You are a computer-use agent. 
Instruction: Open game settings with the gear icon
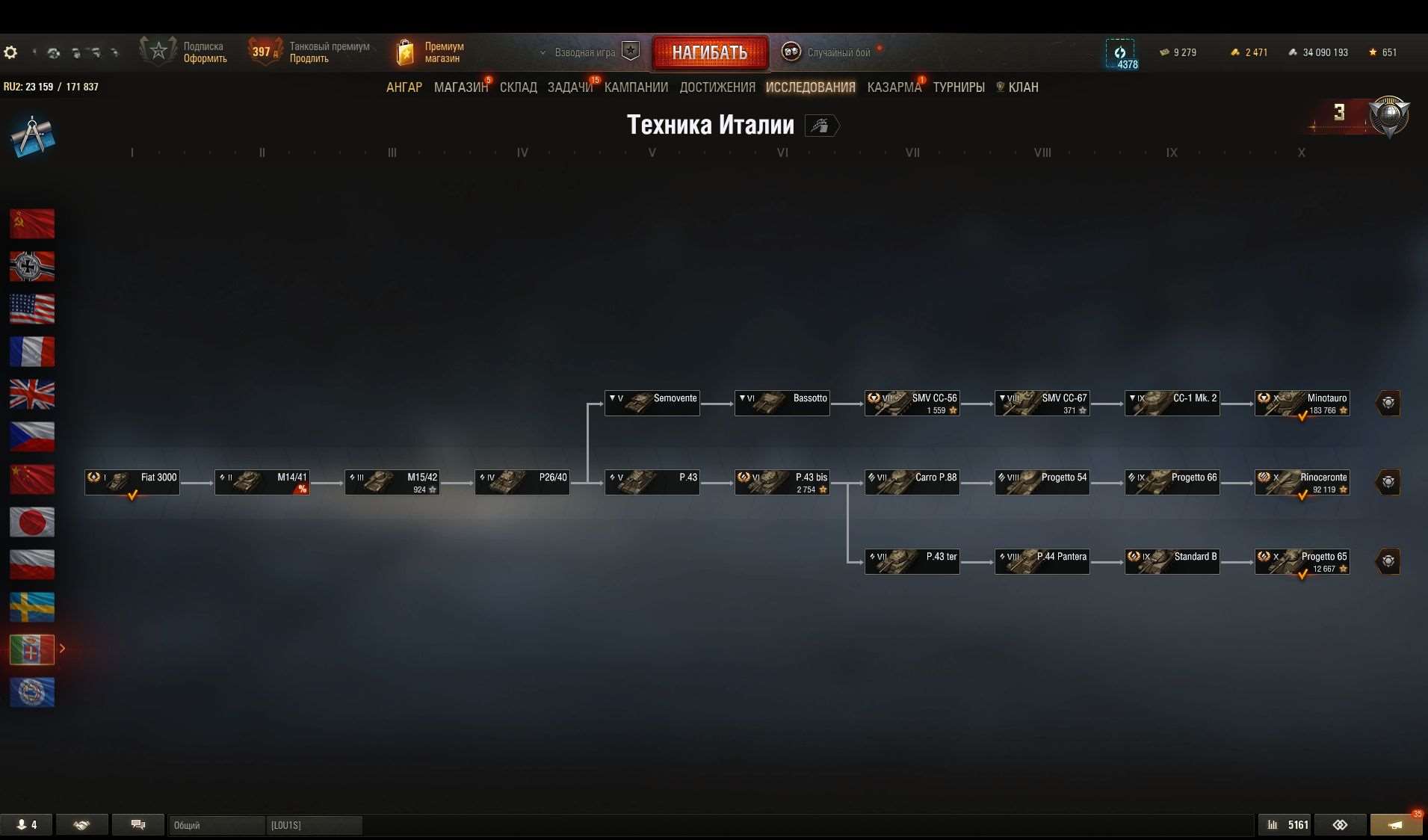tap(10, 52)
